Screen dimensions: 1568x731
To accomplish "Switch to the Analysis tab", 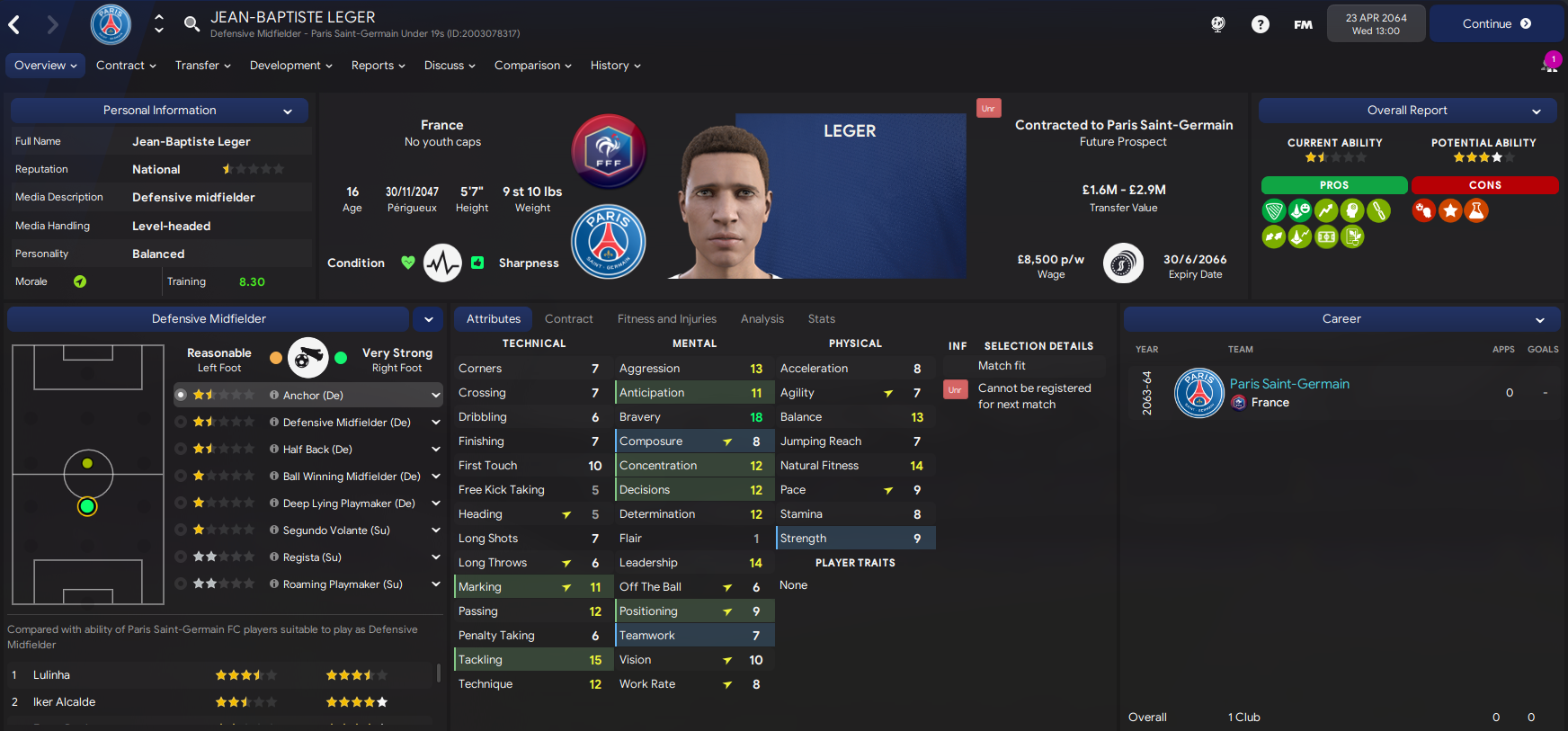I will tap(762, 319).
